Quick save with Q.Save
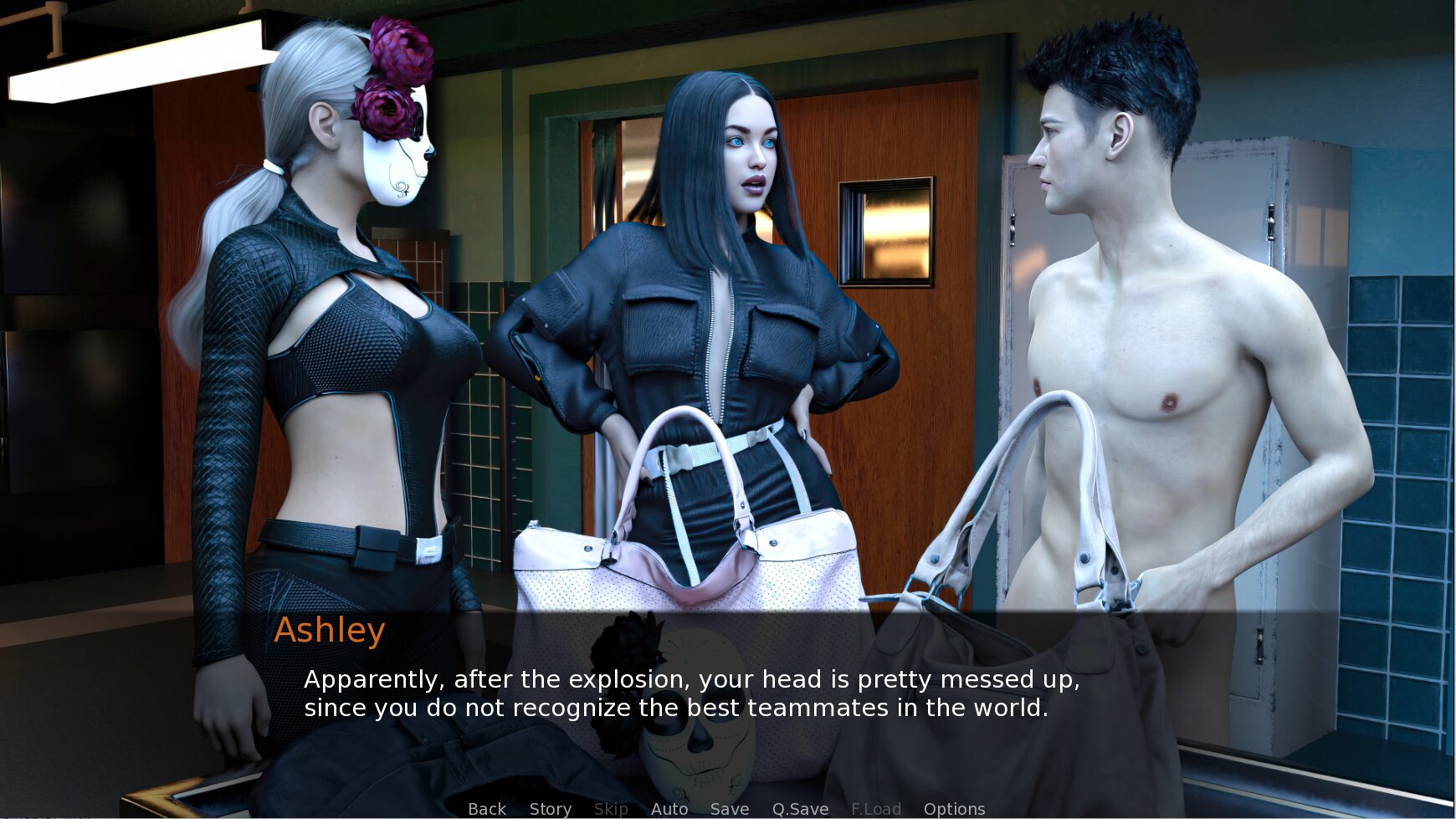The height and width of the screenshot is (819, 1456). [800, 808]
